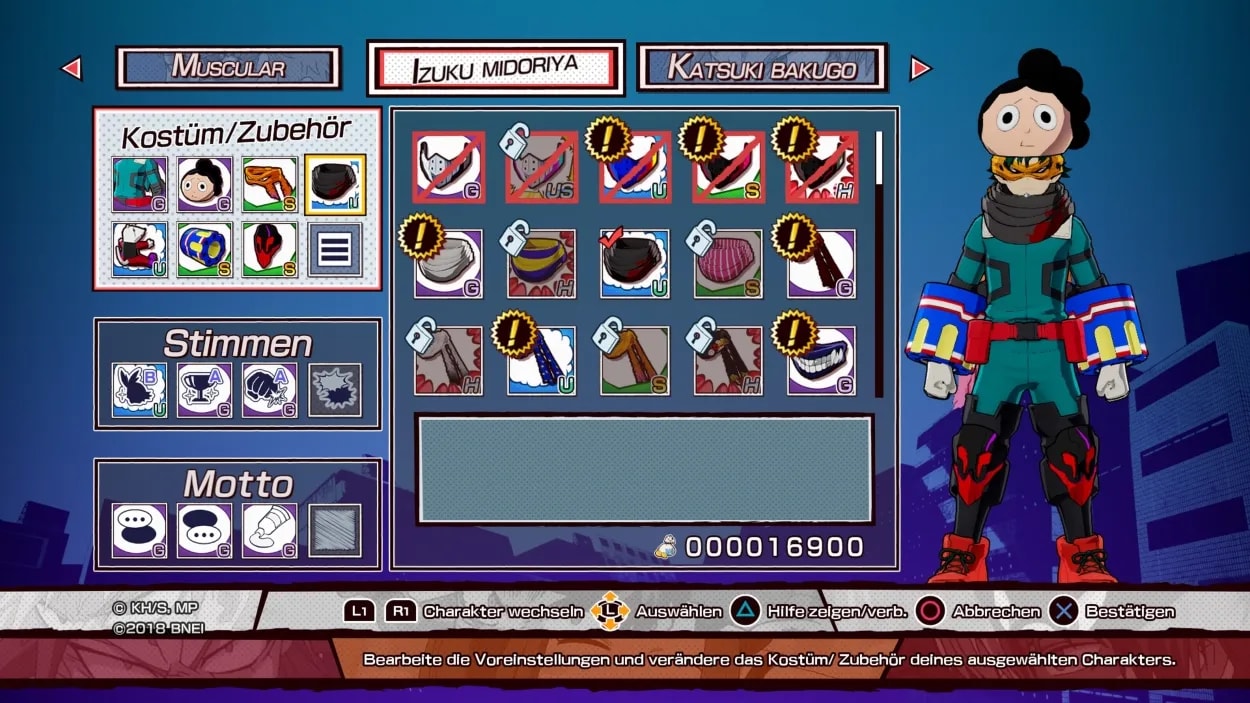Choose the black-haired bun head slot
This screenshot has width=1250, height=703.
[x=205, y=184]
